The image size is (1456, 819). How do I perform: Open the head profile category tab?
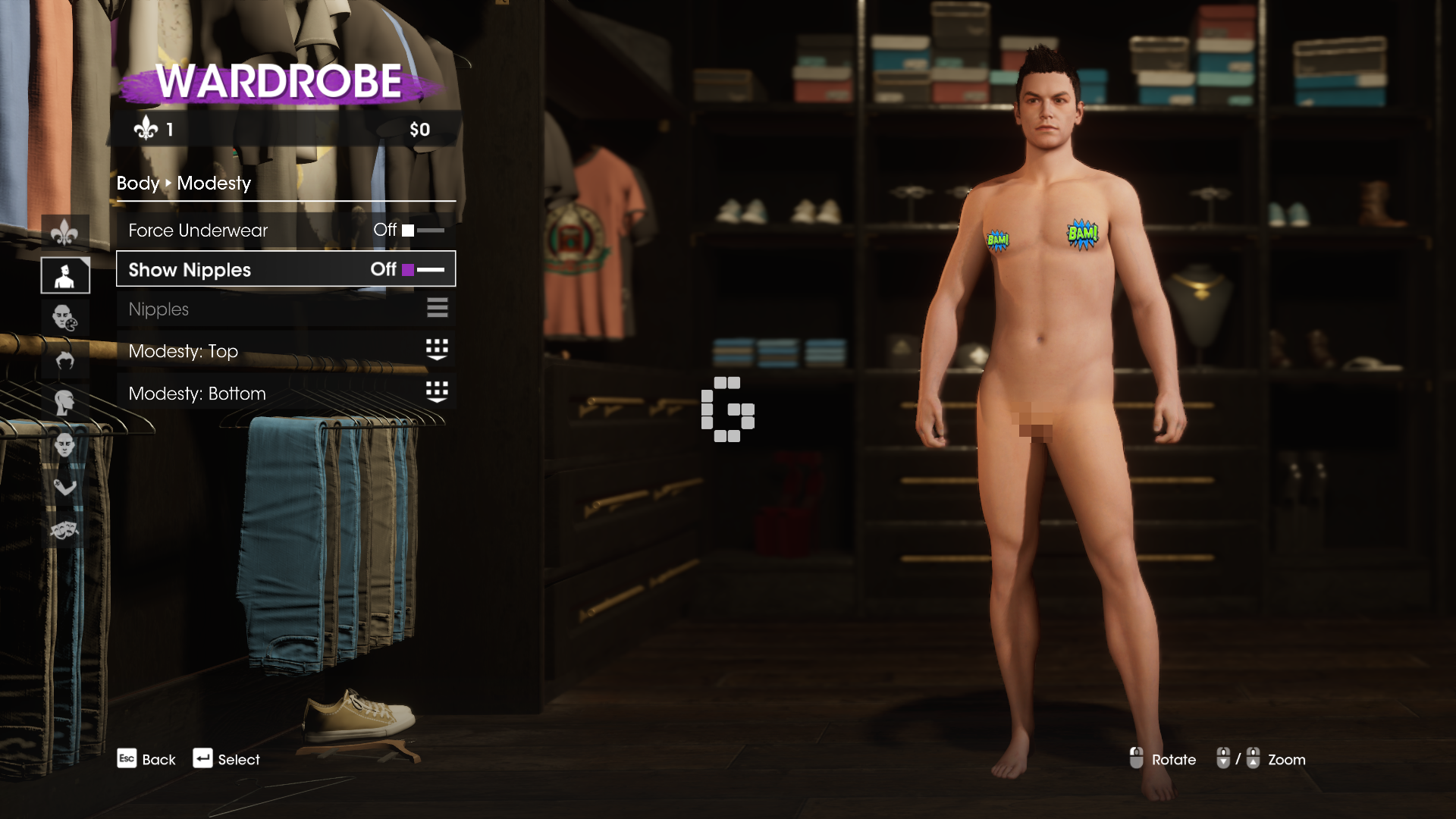pos(64,402)
